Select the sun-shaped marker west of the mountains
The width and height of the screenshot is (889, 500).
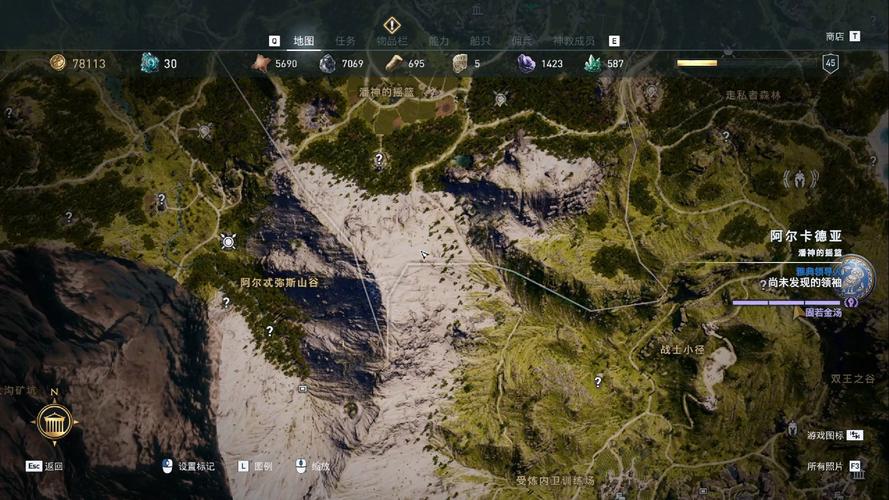coord(228,241)
